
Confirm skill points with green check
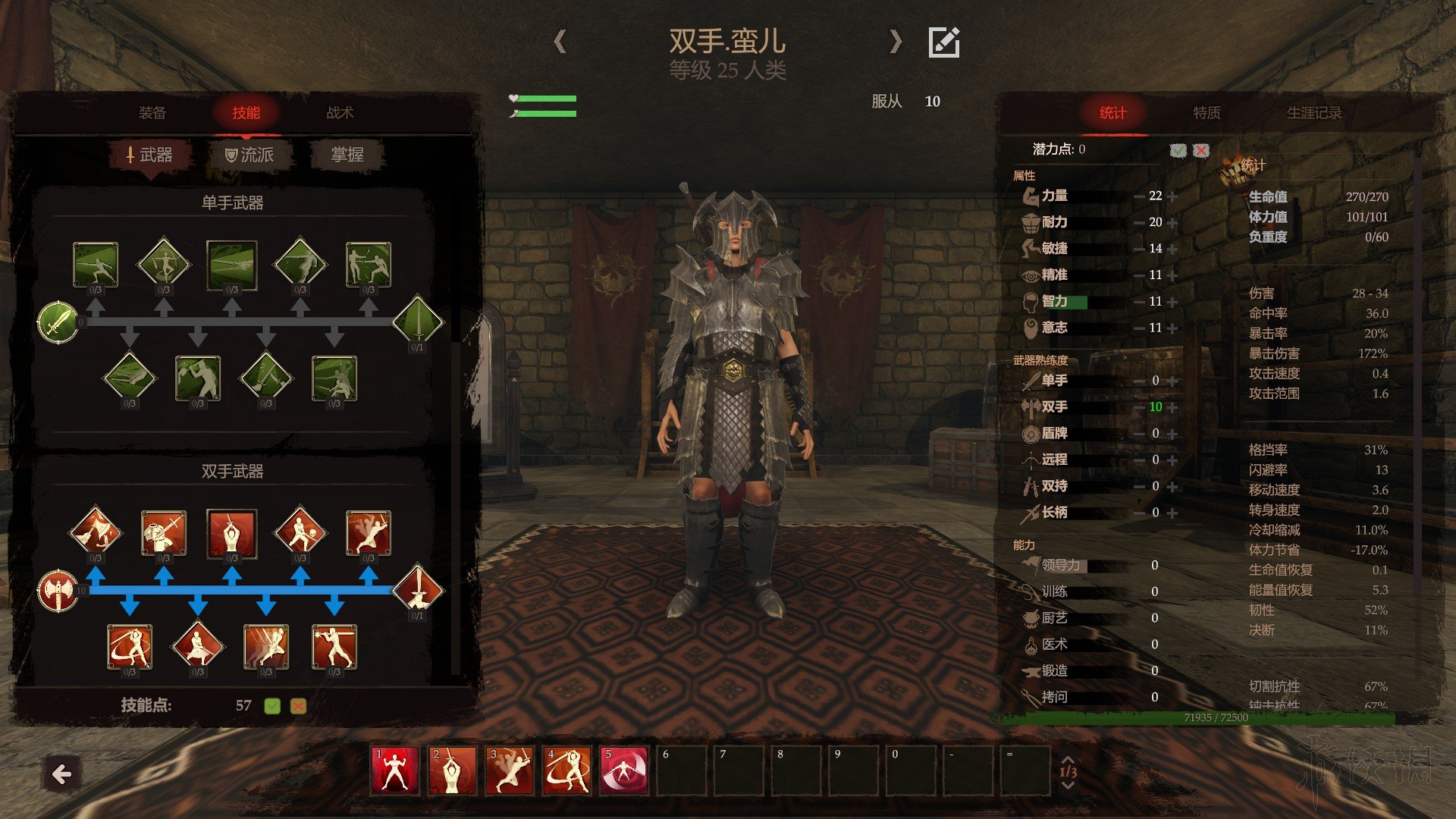tap(272, 706)
